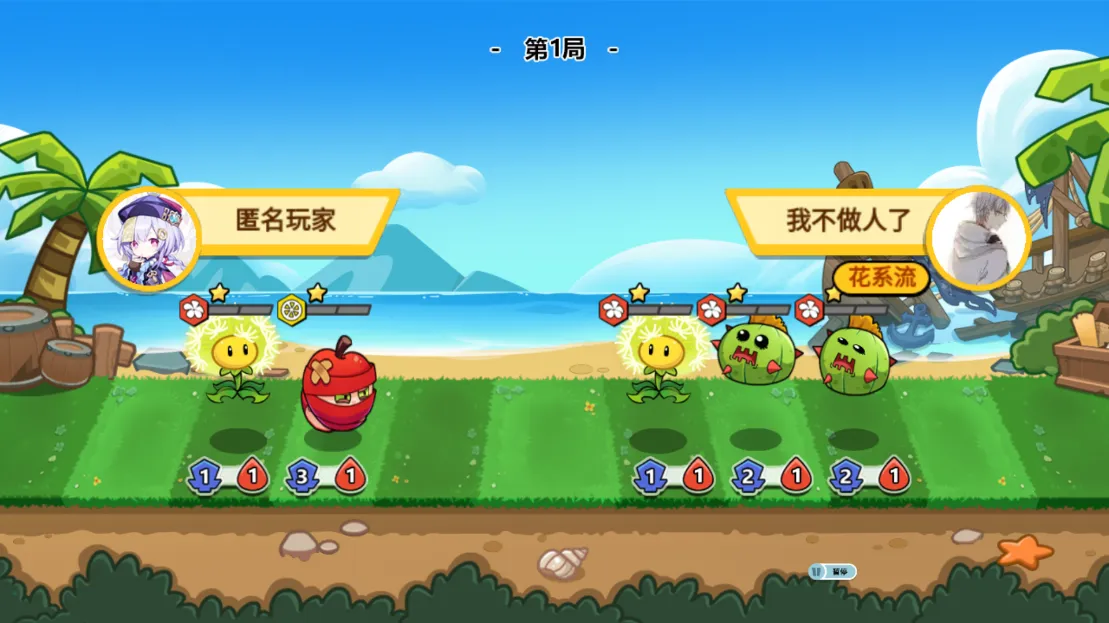This screenshot has width=1109, height=623.
Task: Open the 匿名玩家 player avatar
Action: point(149,238)
